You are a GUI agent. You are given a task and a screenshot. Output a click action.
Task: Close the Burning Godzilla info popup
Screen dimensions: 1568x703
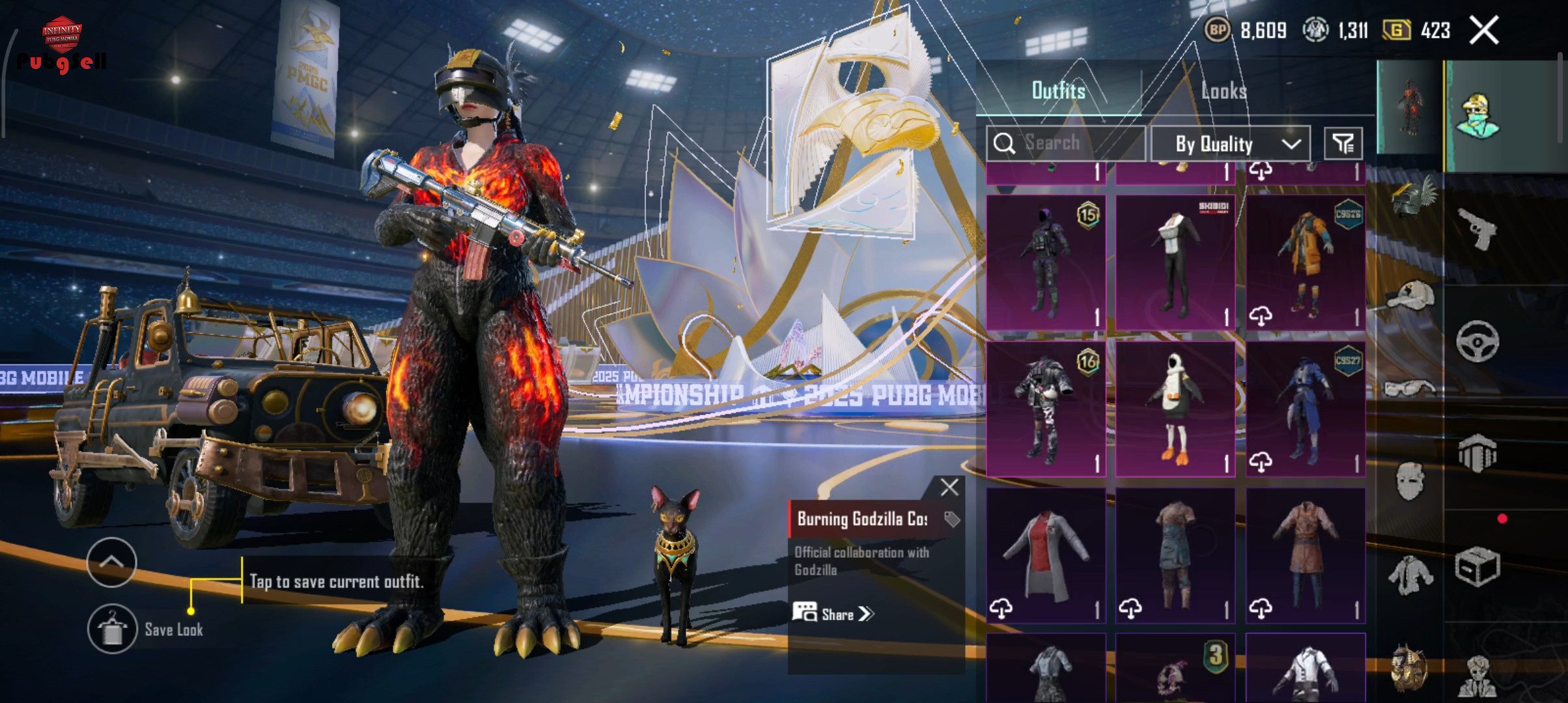[949, 487]
